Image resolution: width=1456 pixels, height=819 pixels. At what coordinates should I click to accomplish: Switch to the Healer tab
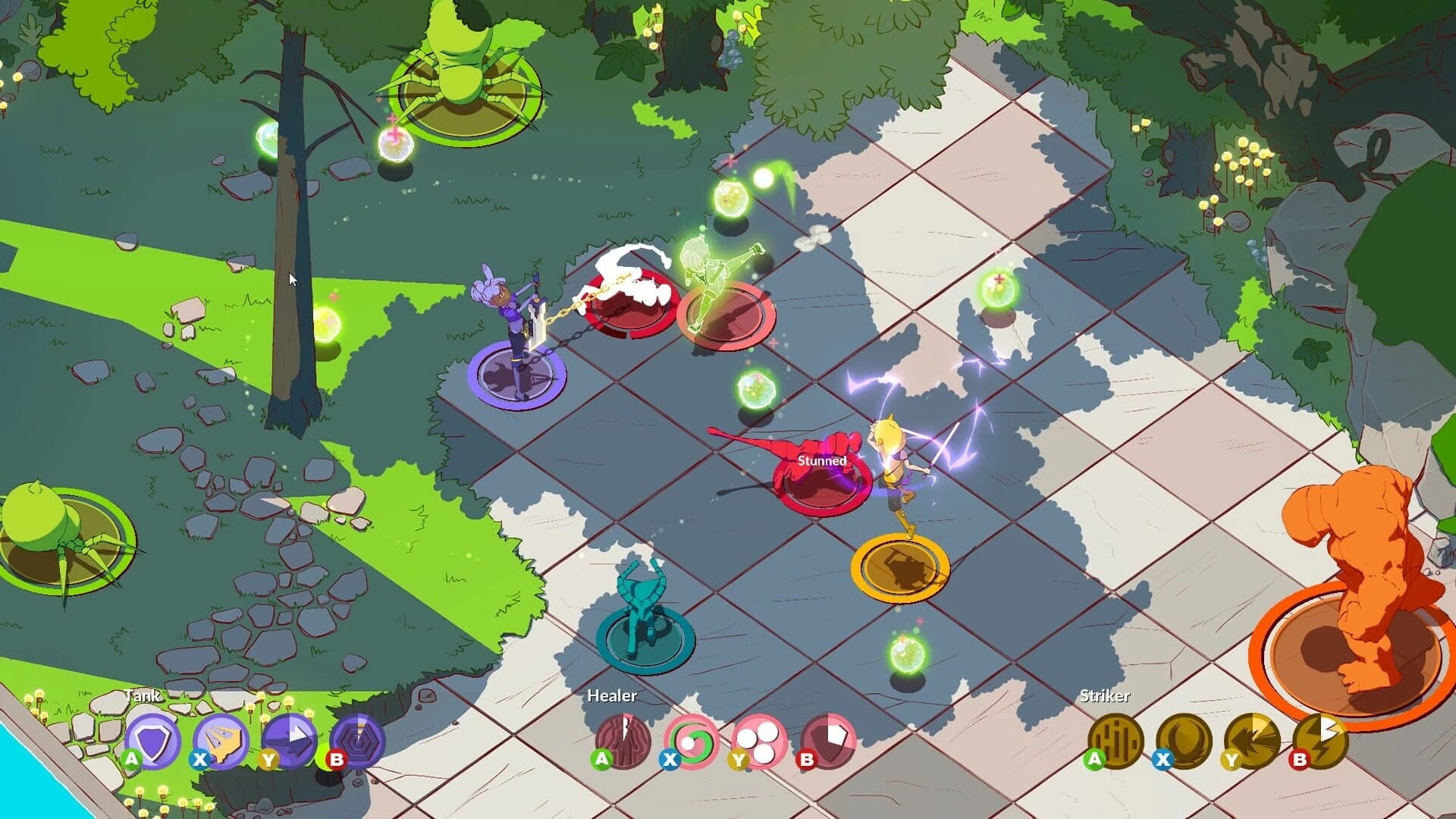[x=613, y=695]
